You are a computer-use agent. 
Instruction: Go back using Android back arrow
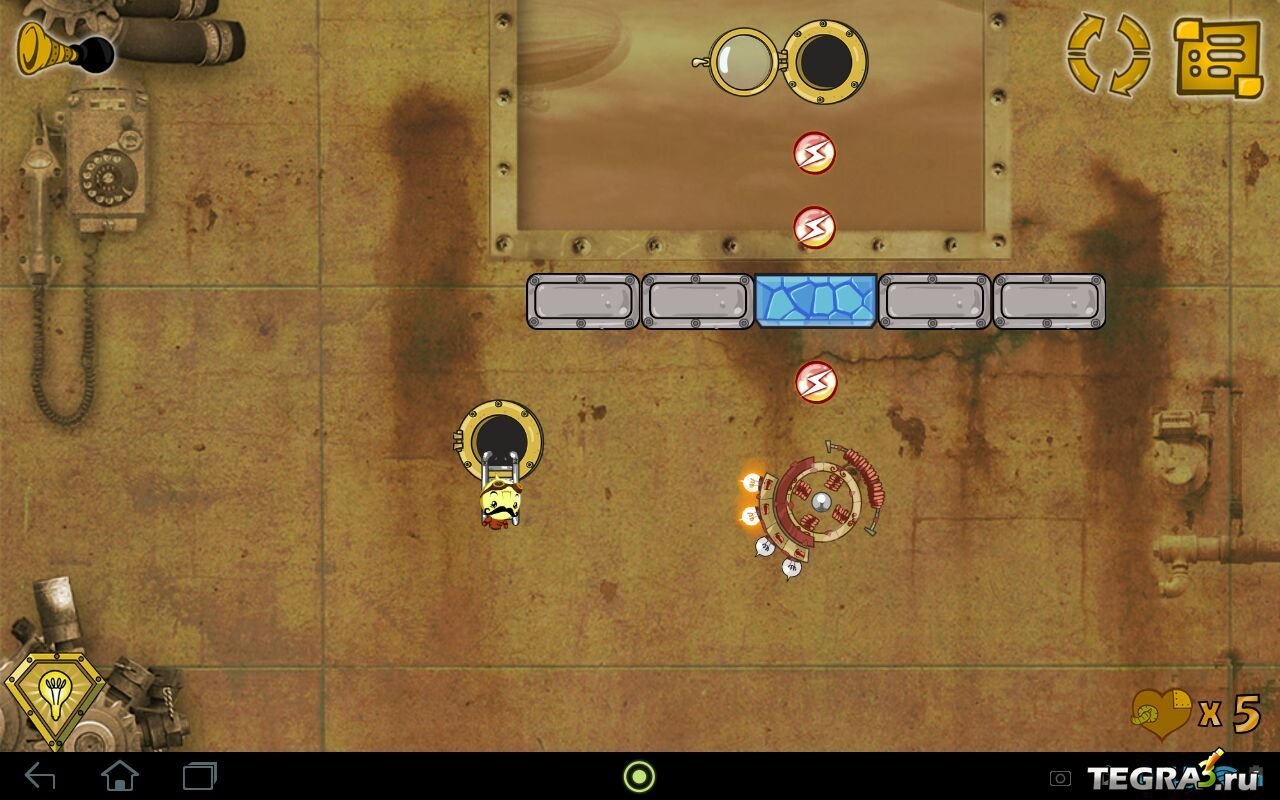click(41, 776)
